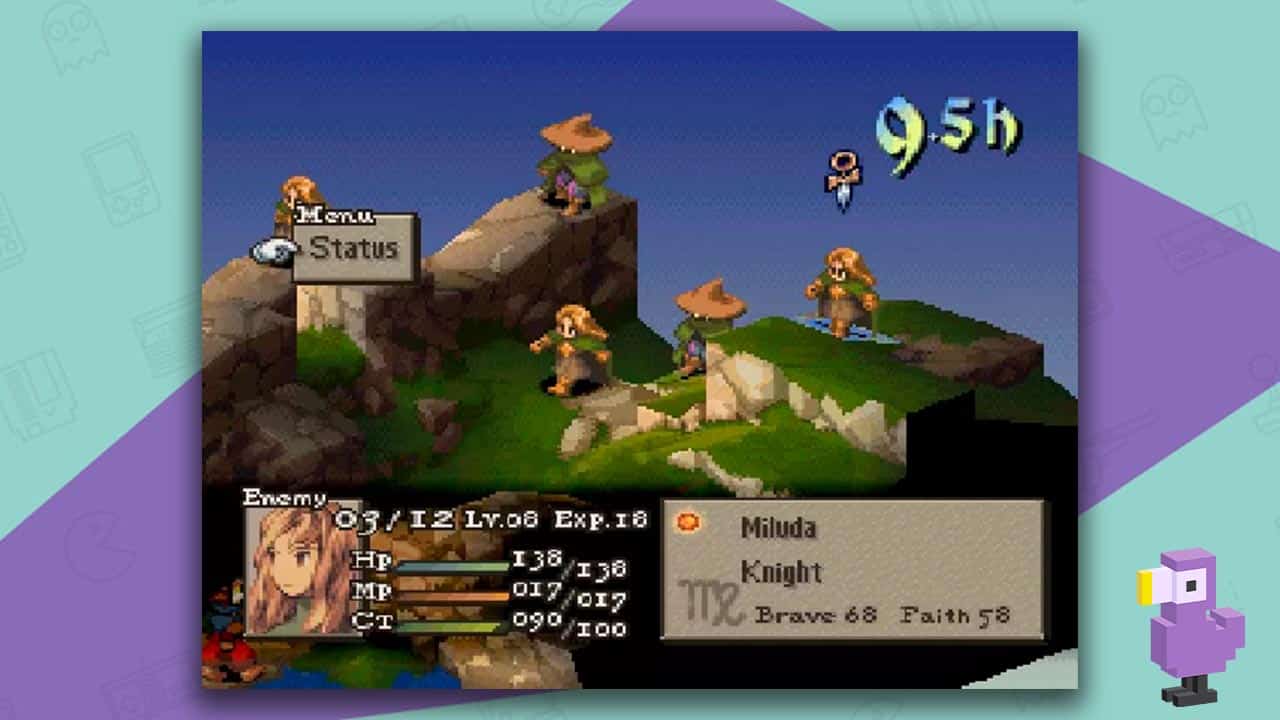This screenshot has width=1280, height=720.
Task: Select the silver crystal orb near the Menu
Action: pos(273,250)
